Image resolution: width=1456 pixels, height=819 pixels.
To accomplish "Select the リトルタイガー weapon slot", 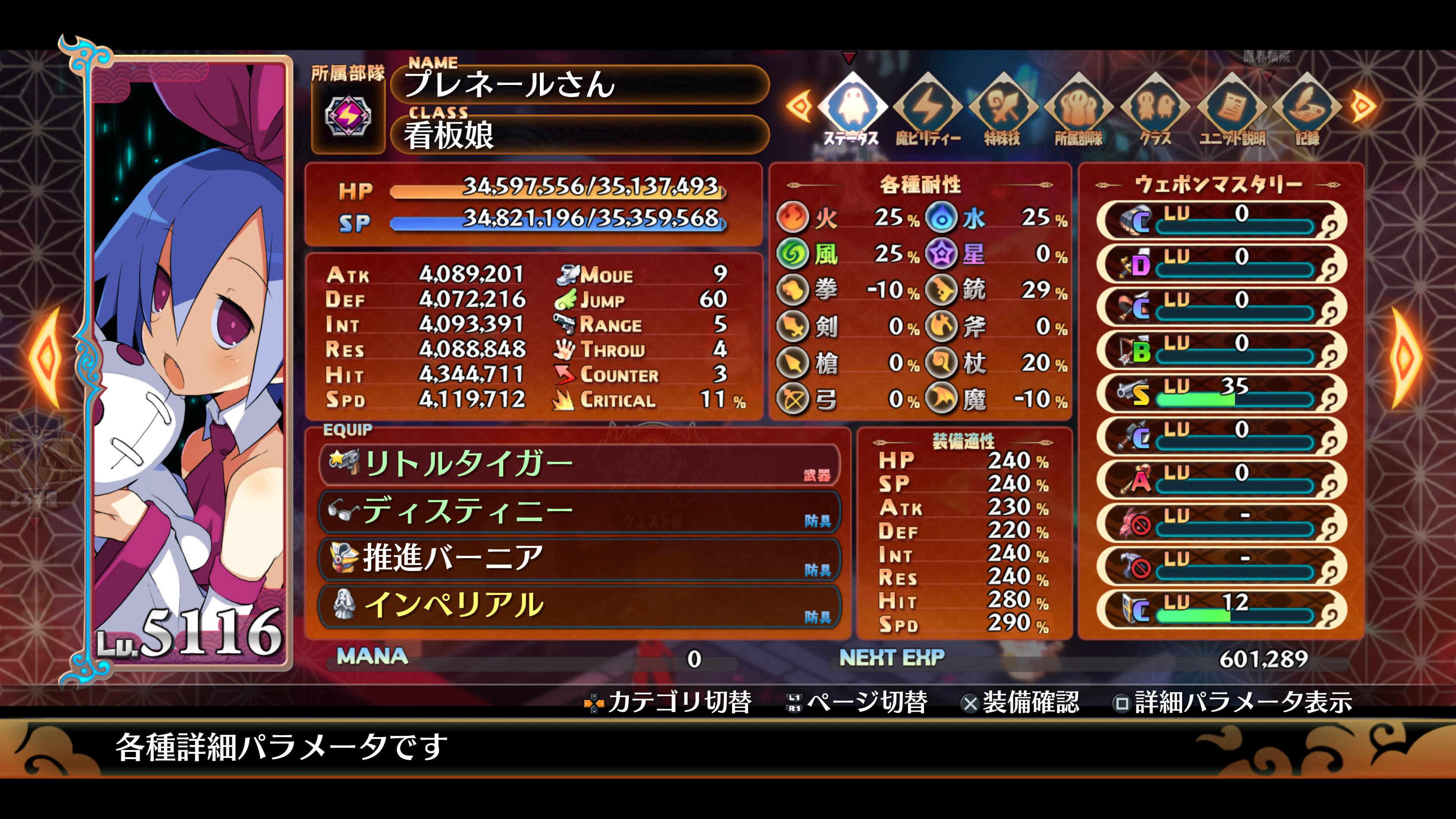I will coord(579,464).
